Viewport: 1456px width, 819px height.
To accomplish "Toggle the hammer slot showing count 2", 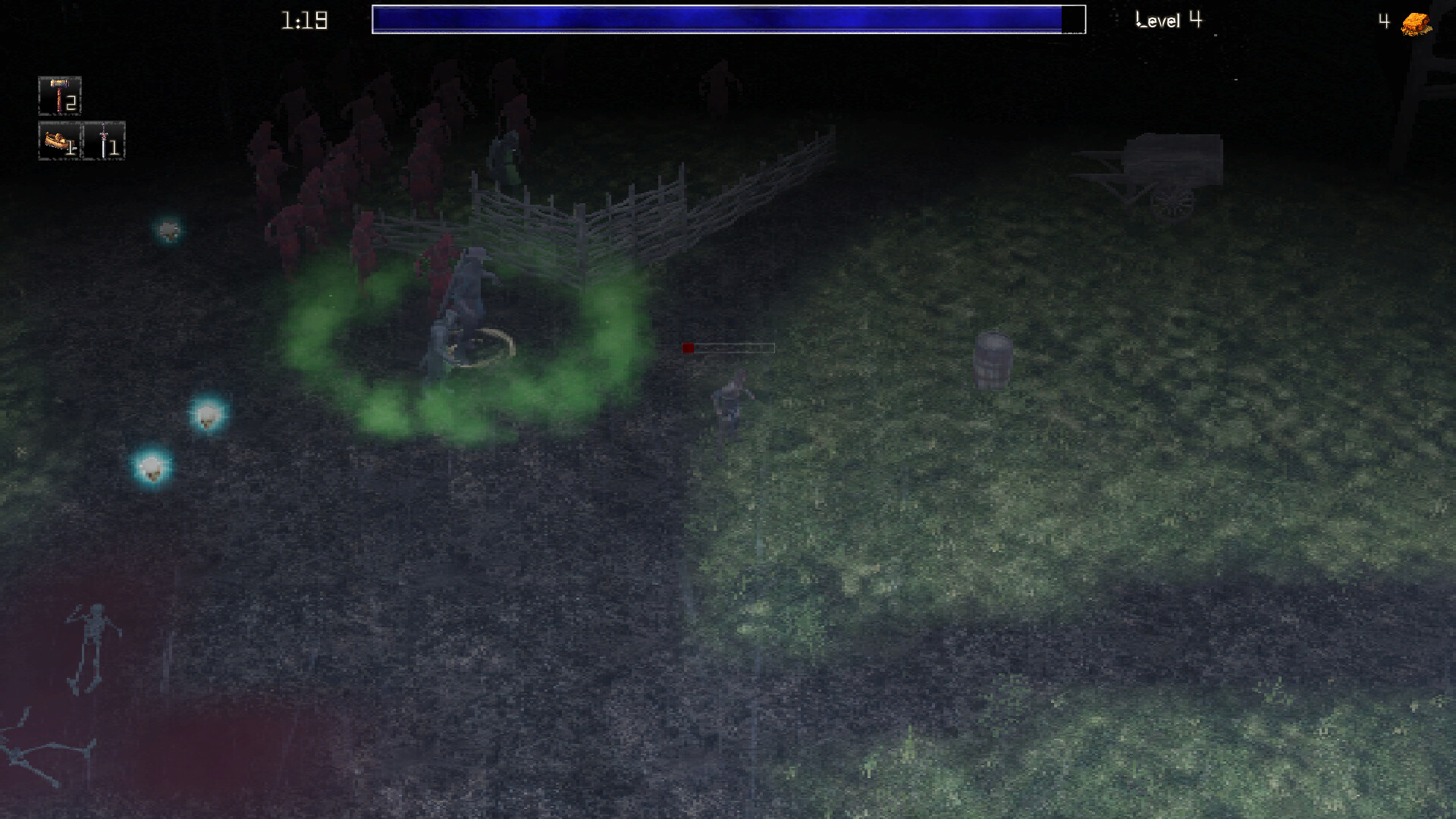I will (x=58, y=94).
